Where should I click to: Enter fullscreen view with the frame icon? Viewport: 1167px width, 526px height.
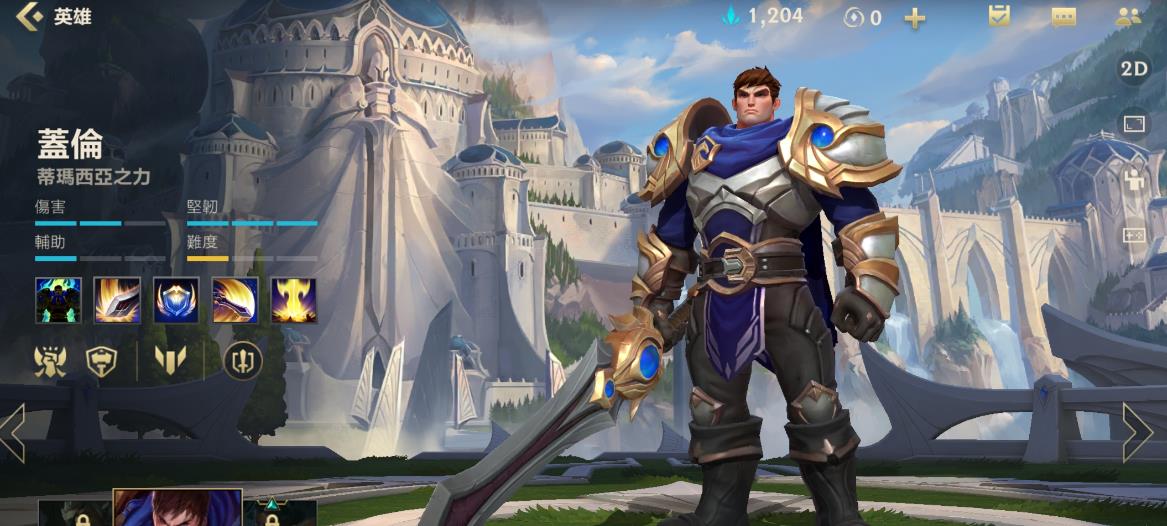point(1134,124)
